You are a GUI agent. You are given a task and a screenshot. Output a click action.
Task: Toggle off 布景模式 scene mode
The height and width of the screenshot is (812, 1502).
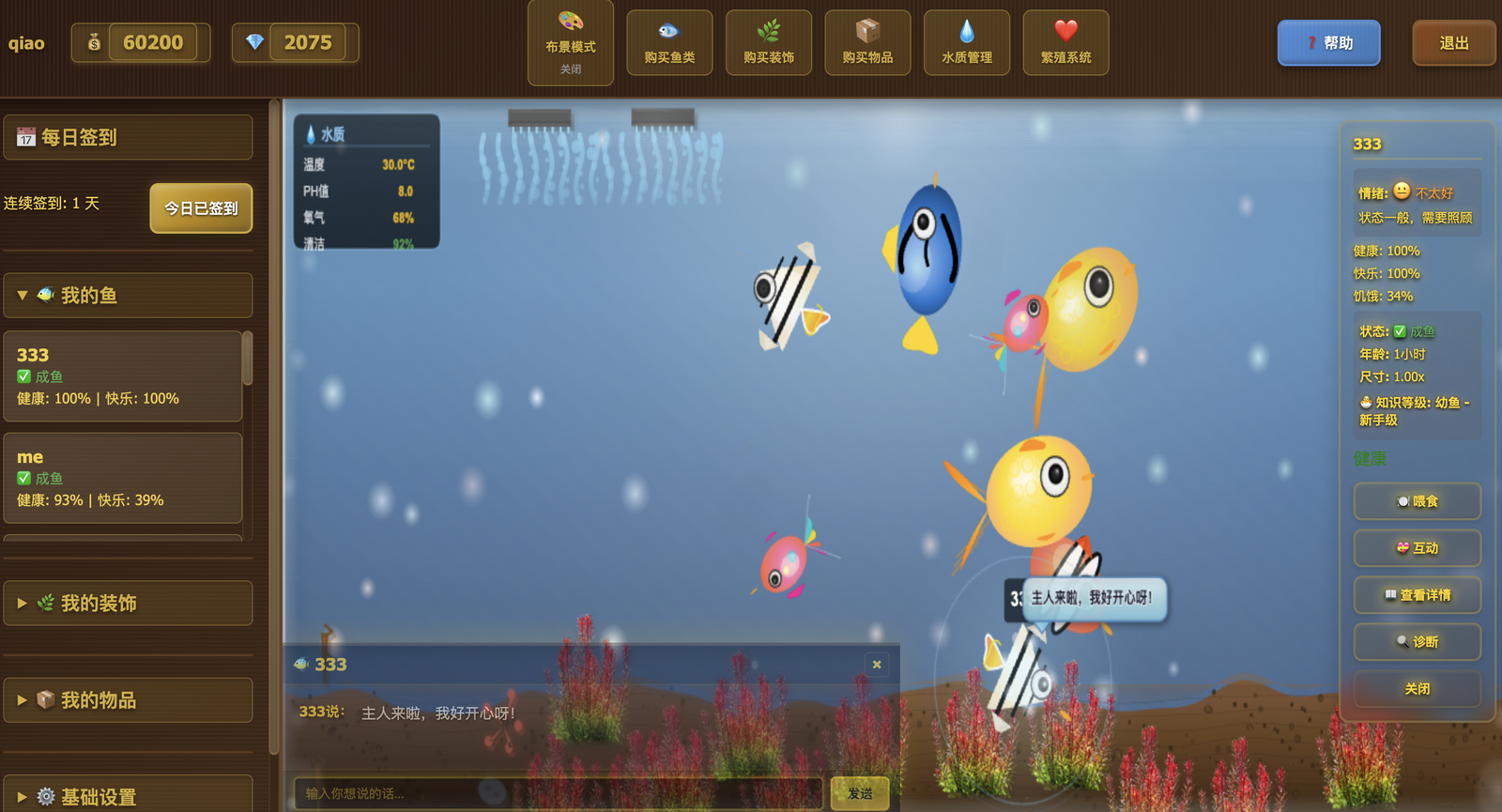tap(570, 42)
